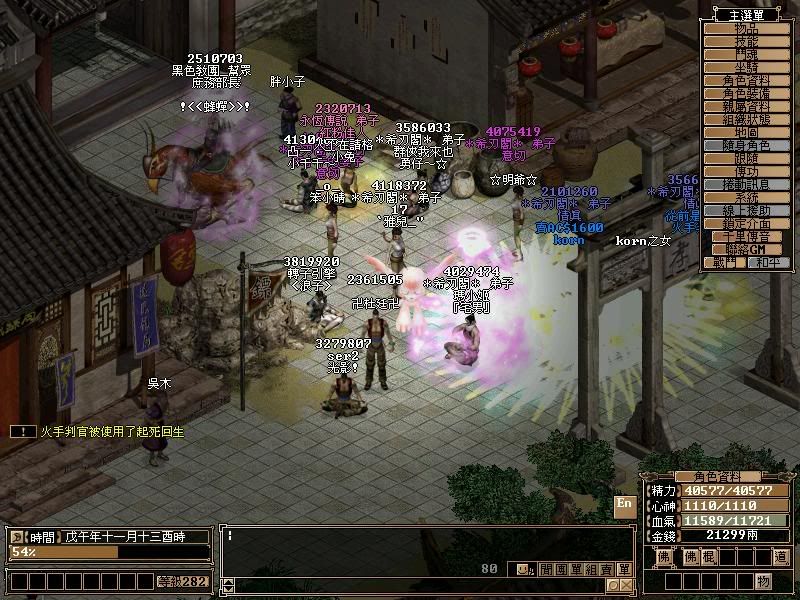The width and height of the screenshot is (800, 600).
Task: Toggle the En input language button
Action: pyautogui.click(x=624, y=504)
